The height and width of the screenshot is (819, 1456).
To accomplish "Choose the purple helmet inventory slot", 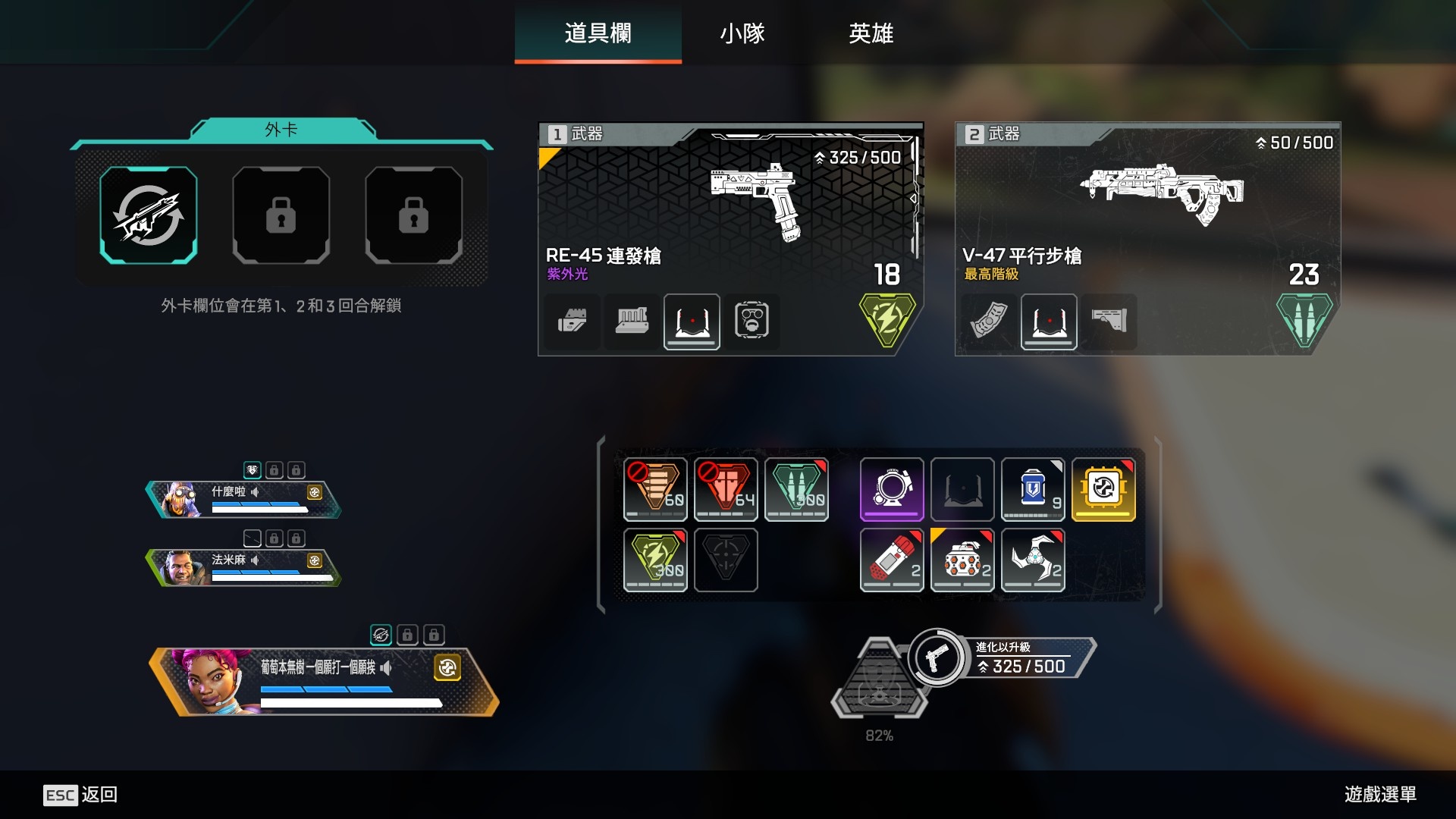I will [x=891, y=489].
